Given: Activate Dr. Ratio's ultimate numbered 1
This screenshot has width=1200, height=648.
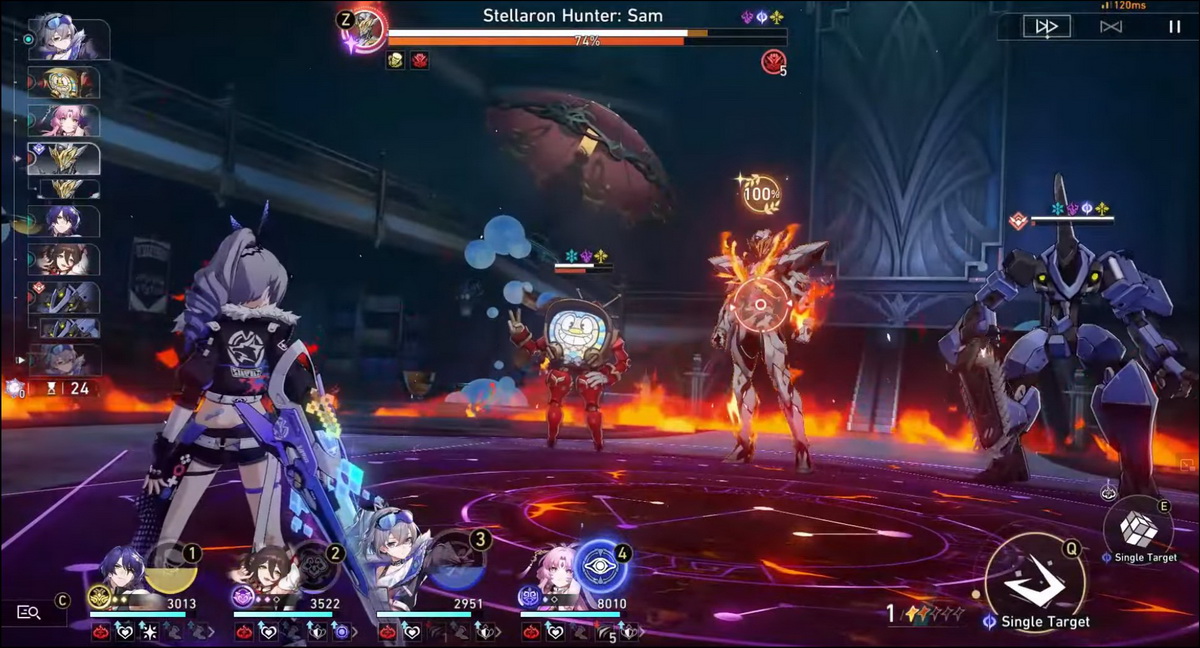Looking at the screenshot, I should click(x=169, y=567).
